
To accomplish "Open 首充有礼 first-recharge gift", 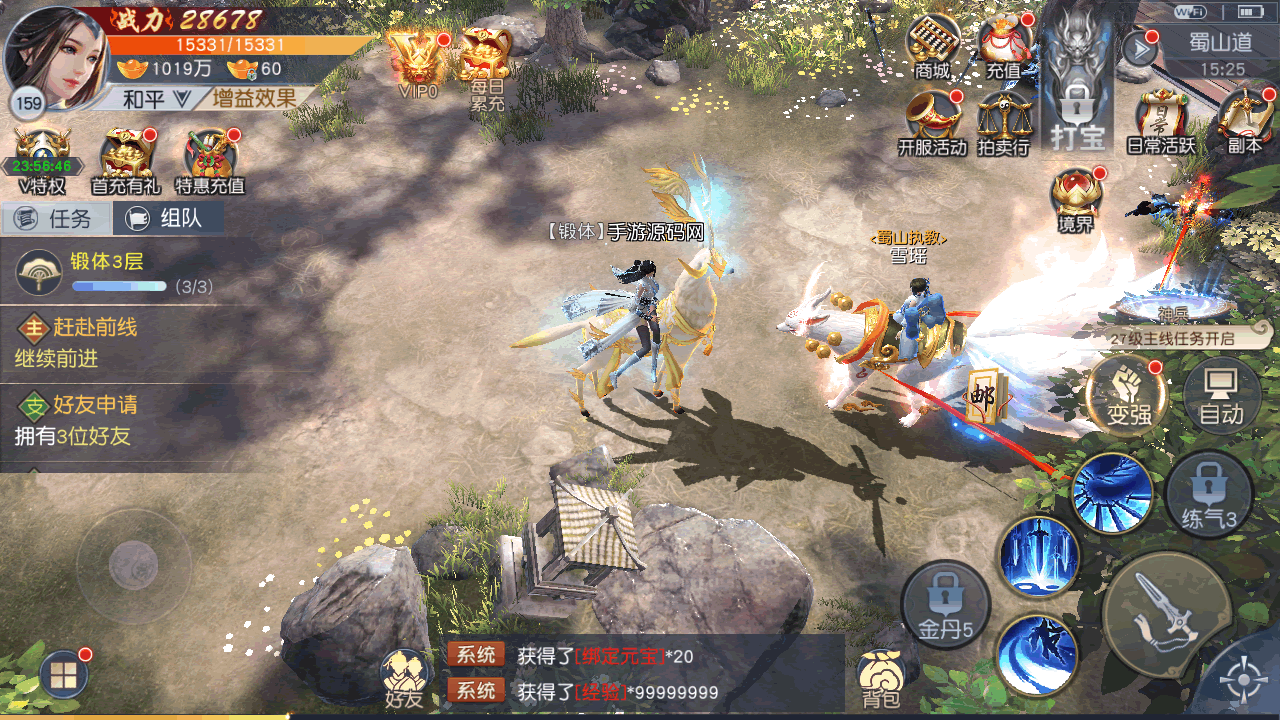I will pyautogui.click(x=126, y=160).
